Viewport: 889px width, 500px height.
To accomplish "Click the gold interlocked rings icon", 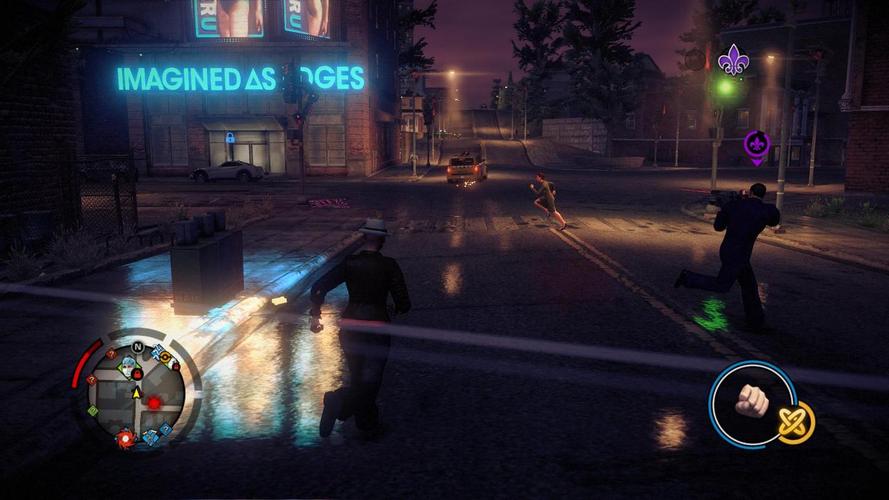I will [796, 422].
